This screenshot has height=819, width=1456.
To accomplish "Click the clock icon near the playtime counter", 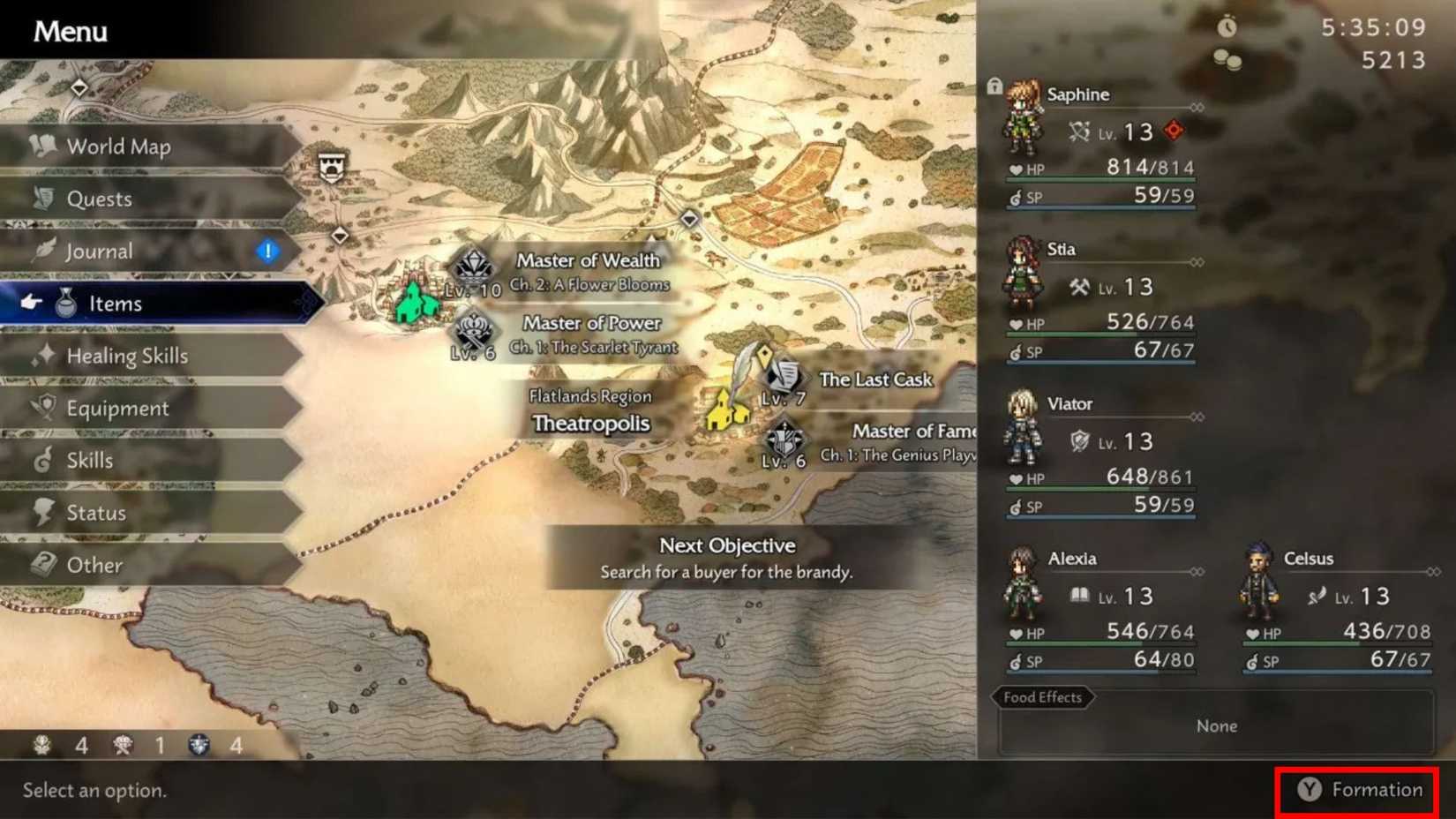I will (1227, 26).
